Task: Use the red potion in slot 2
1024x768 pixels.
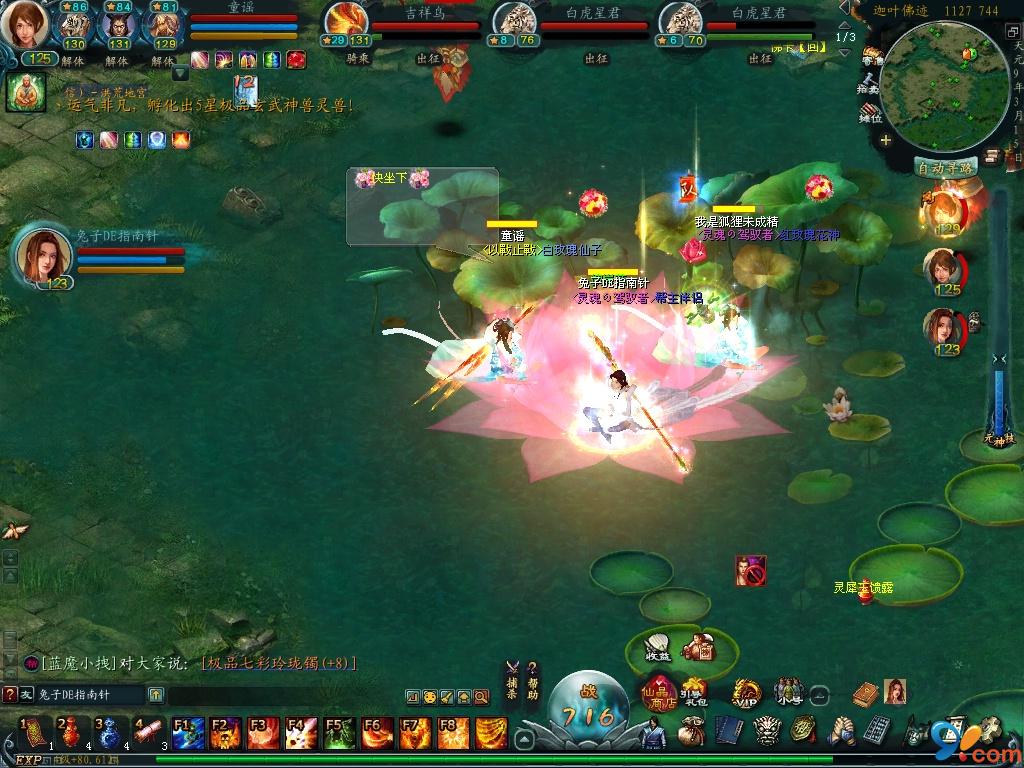Action: [x=70, y=732]
